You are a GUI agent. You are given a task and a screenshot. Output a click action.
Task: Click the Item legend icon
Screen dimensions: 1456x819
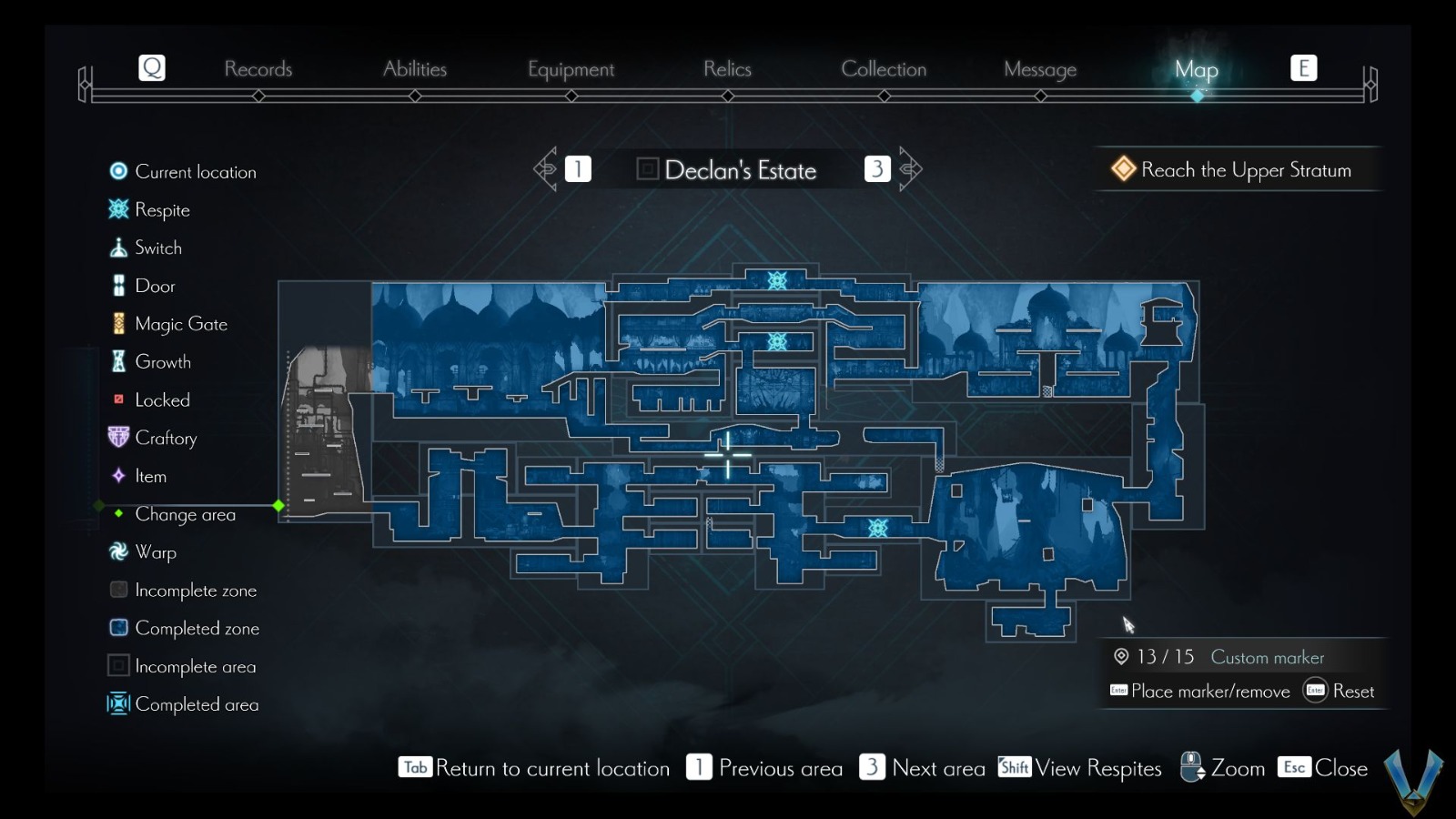pyautogui.click(x=116, y=476)
